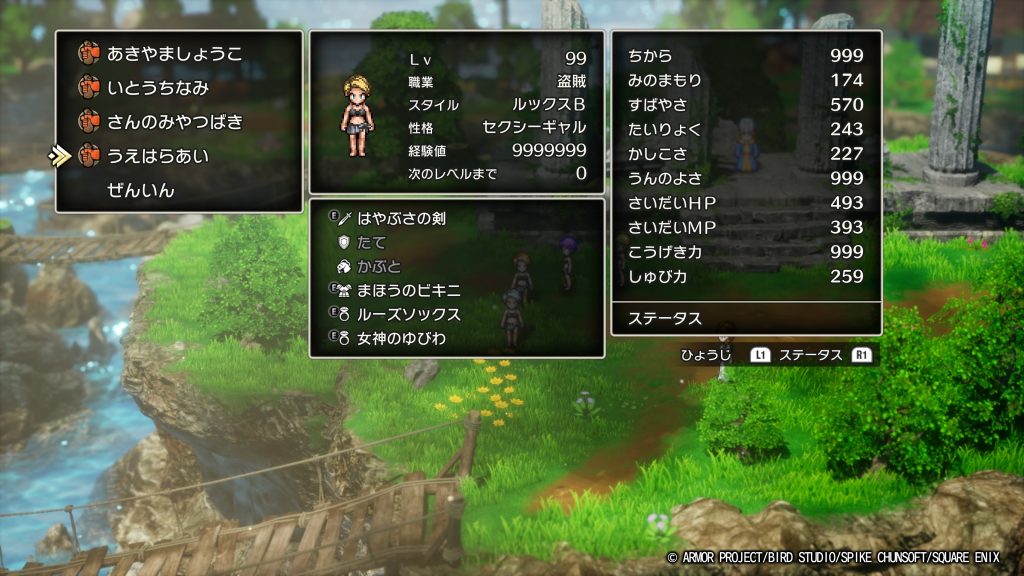Click the empty たて shield slot

click(x=371, y=242)
